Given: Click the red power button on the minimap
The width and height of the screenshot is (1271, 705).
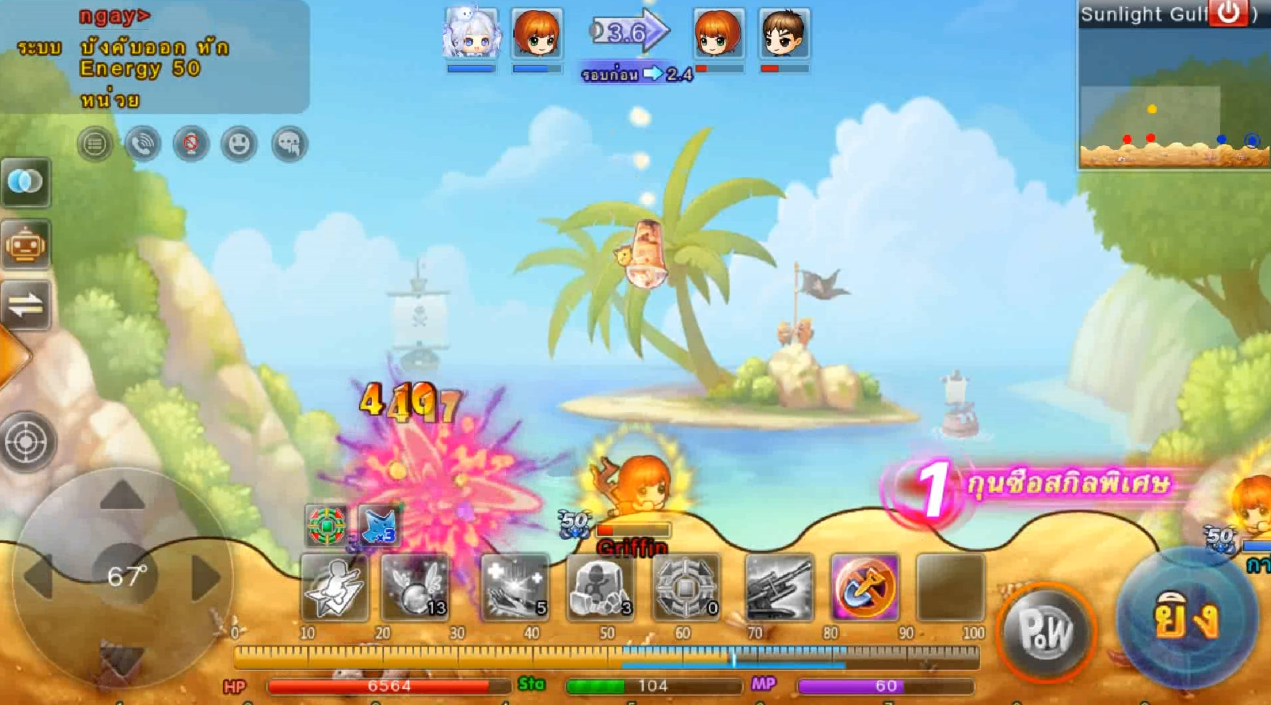Looking at the screenshot, I should pos(1228,14).
